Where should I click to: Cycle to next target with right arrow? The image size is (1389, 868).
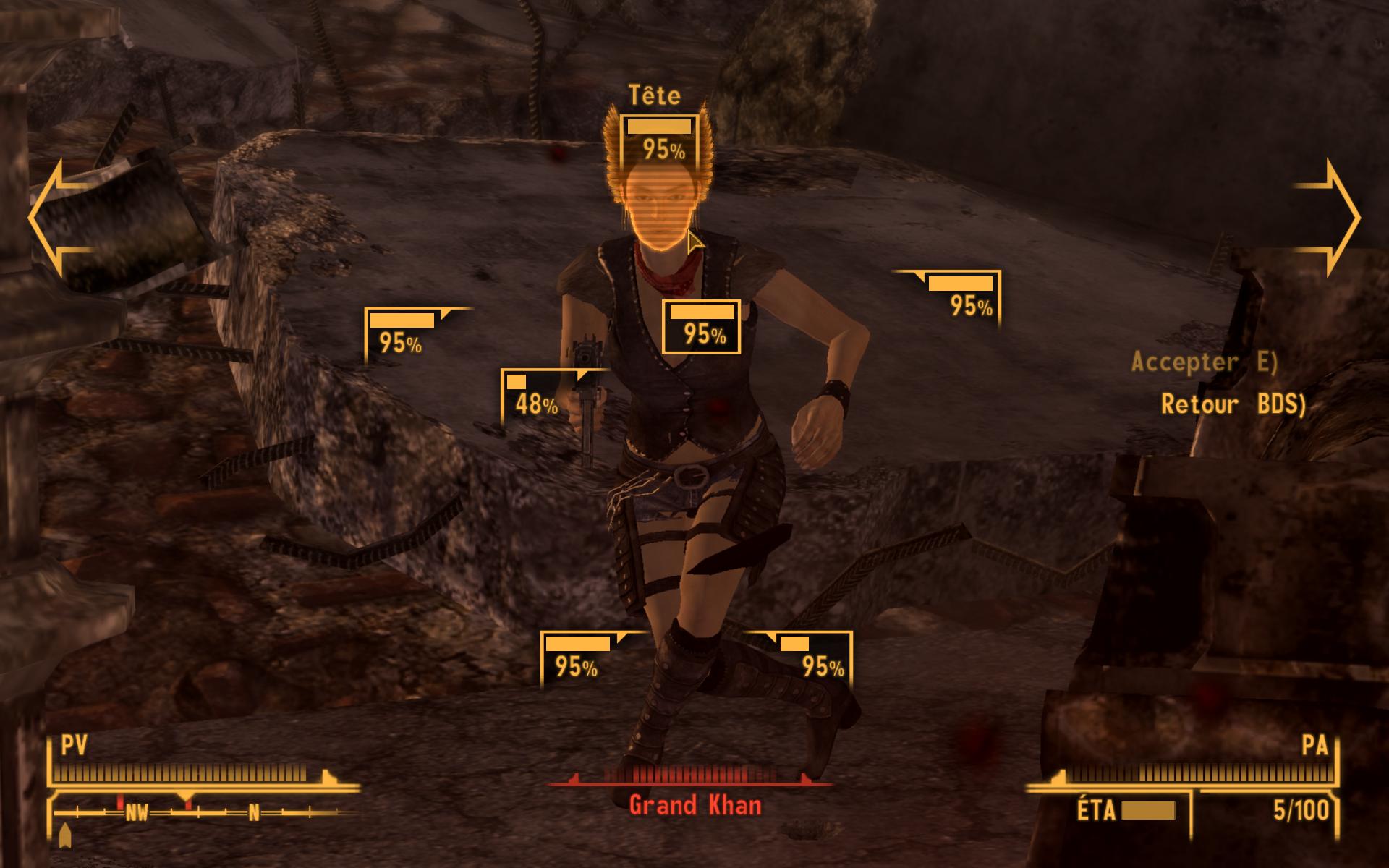(x=1328, y=217)
